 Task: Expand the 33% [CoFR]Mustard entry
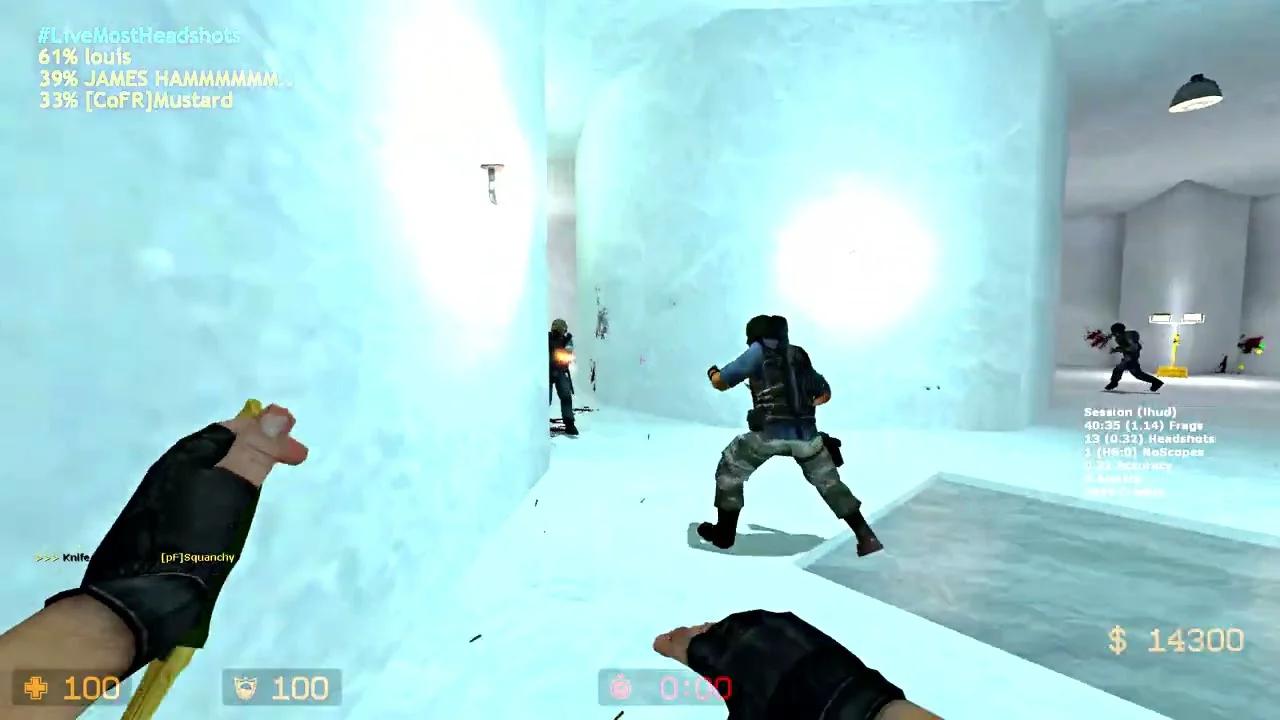(135, 100)
